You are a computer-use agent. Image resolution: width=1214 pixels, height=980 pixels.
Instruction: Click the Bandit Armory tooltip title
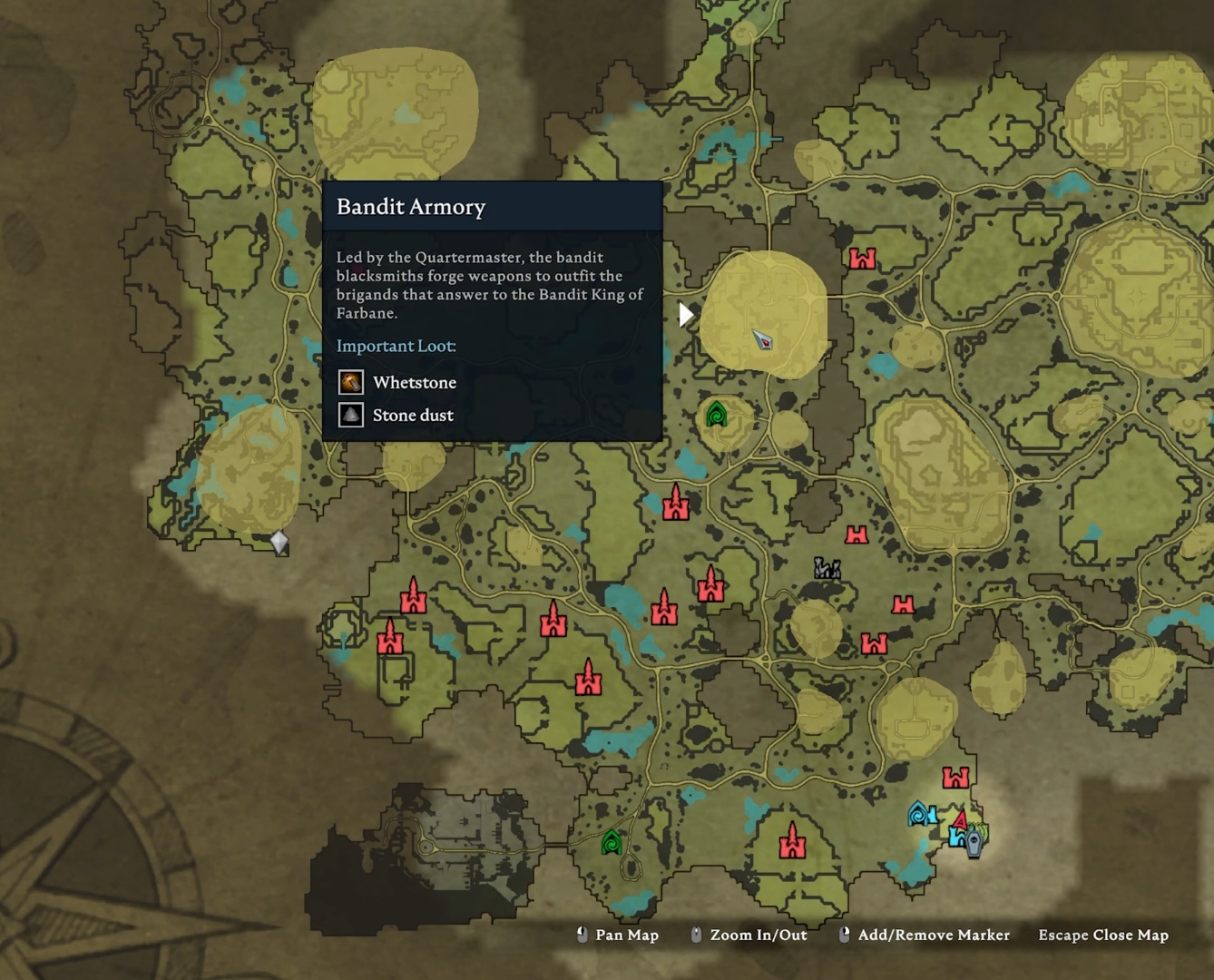(410, 207)
